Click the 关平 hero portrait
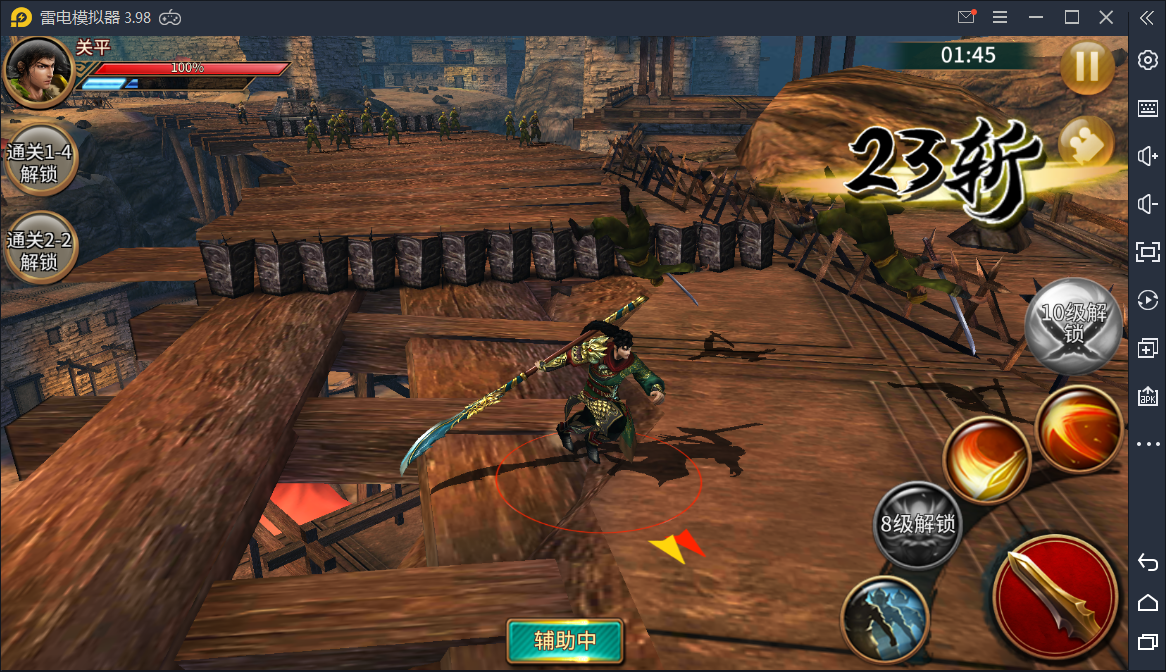Screen dimensions: 1166x672 click(x=39, y=72)
